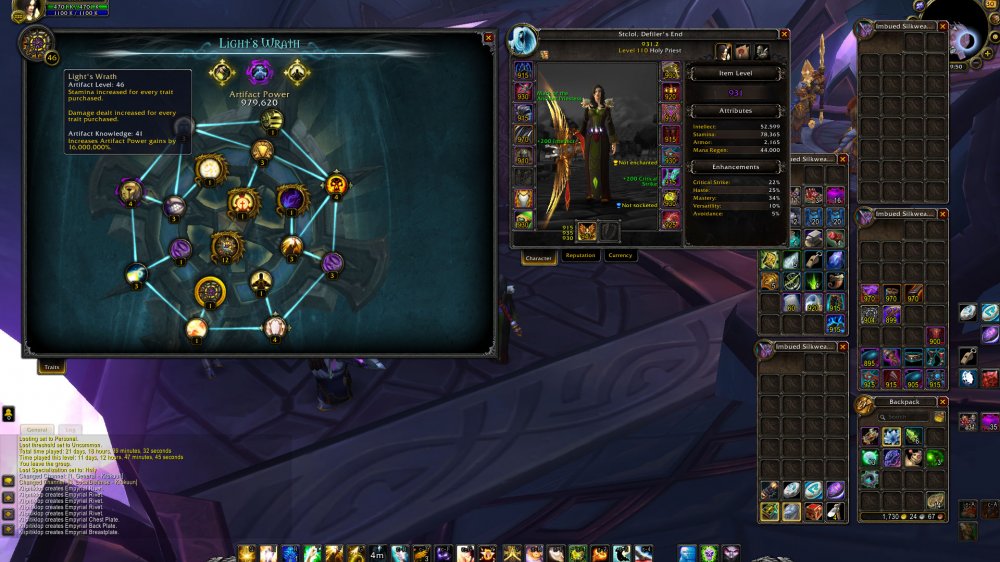Close the character sheet window
Screen dimensions: 1000x562
click(784, 34)
